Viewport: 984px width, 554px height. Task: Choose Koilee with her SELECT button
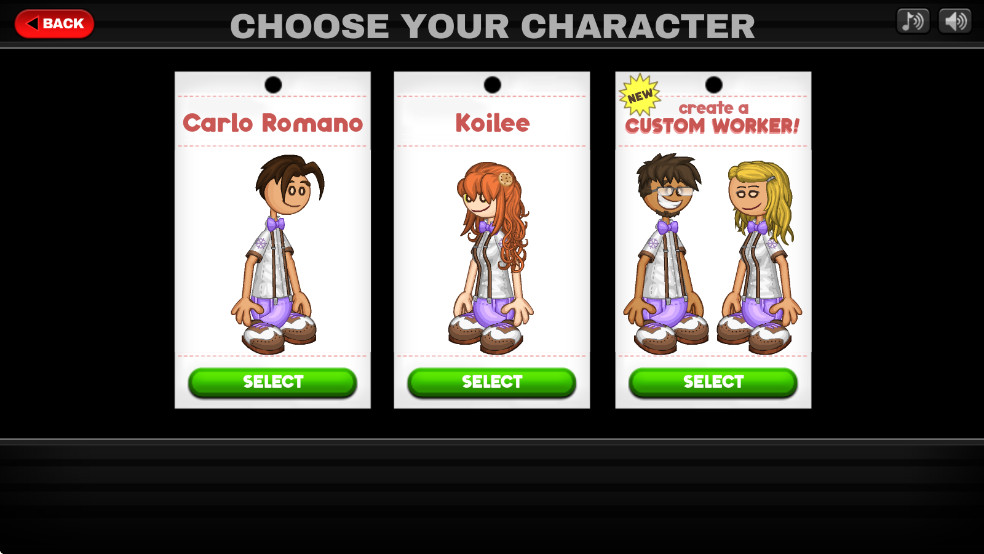tap(491, 382)
